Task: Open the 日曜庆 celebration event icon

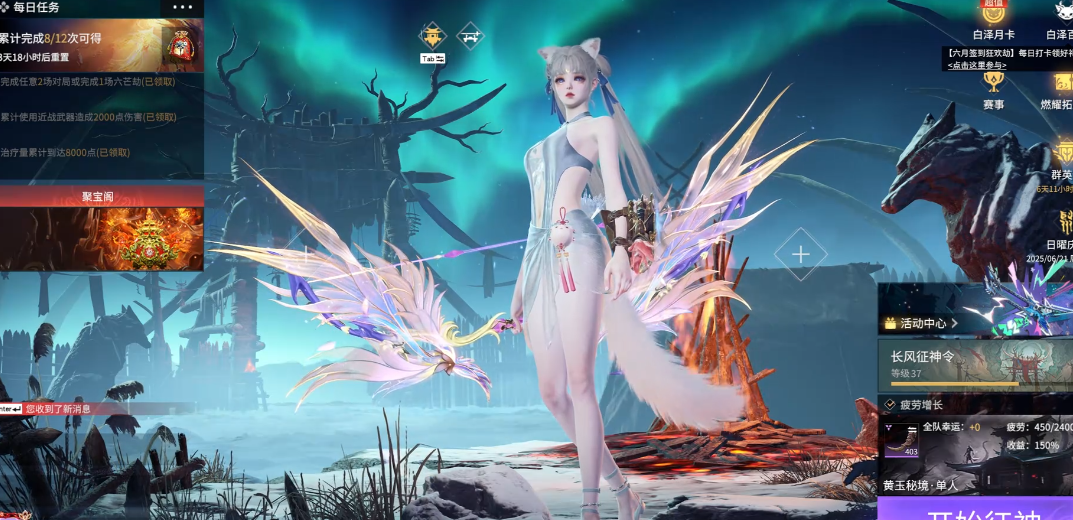Action: (x=1060, y=228)
